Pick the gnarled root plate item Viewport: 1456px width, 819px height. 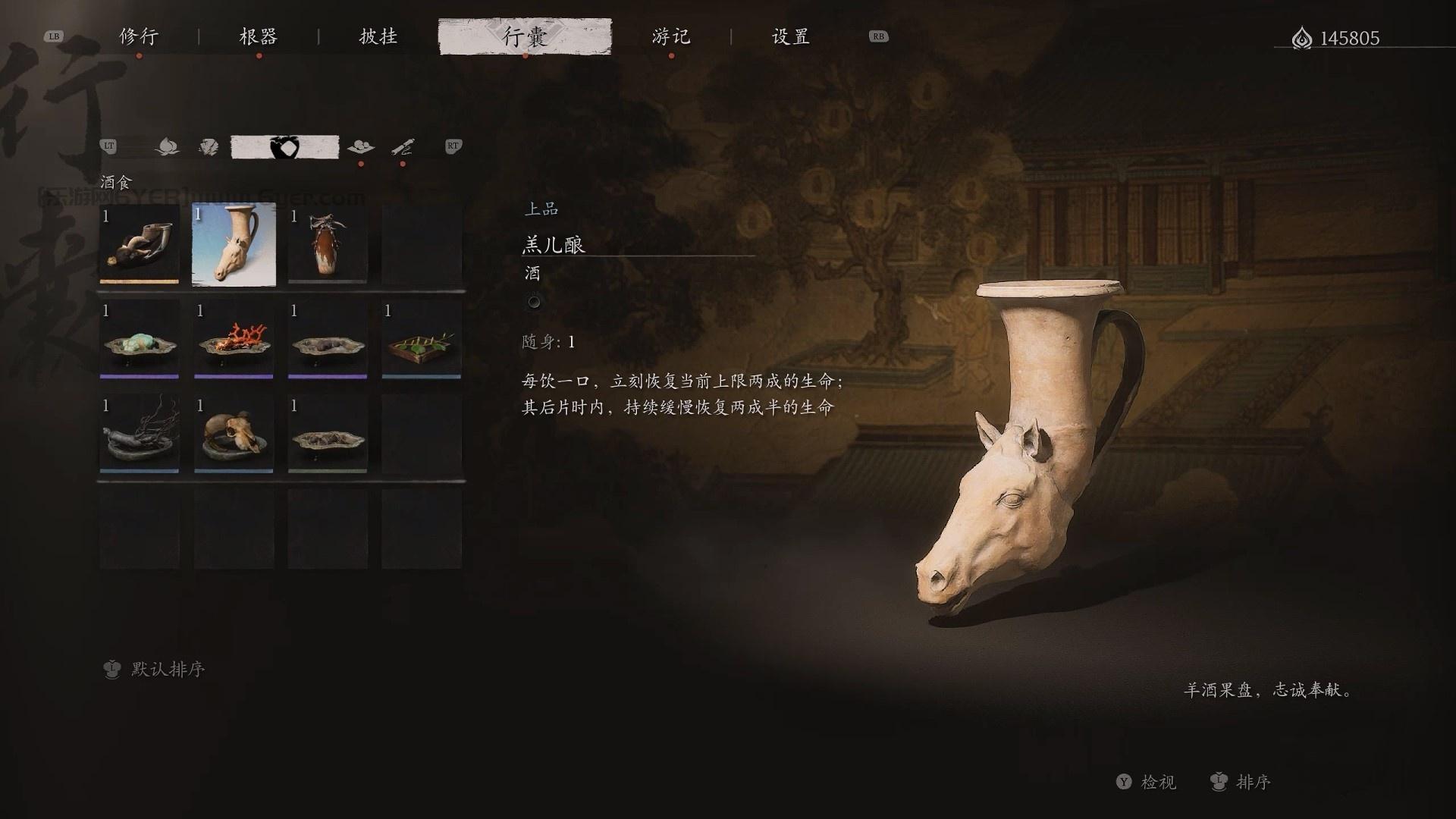(x=140, y=434)
